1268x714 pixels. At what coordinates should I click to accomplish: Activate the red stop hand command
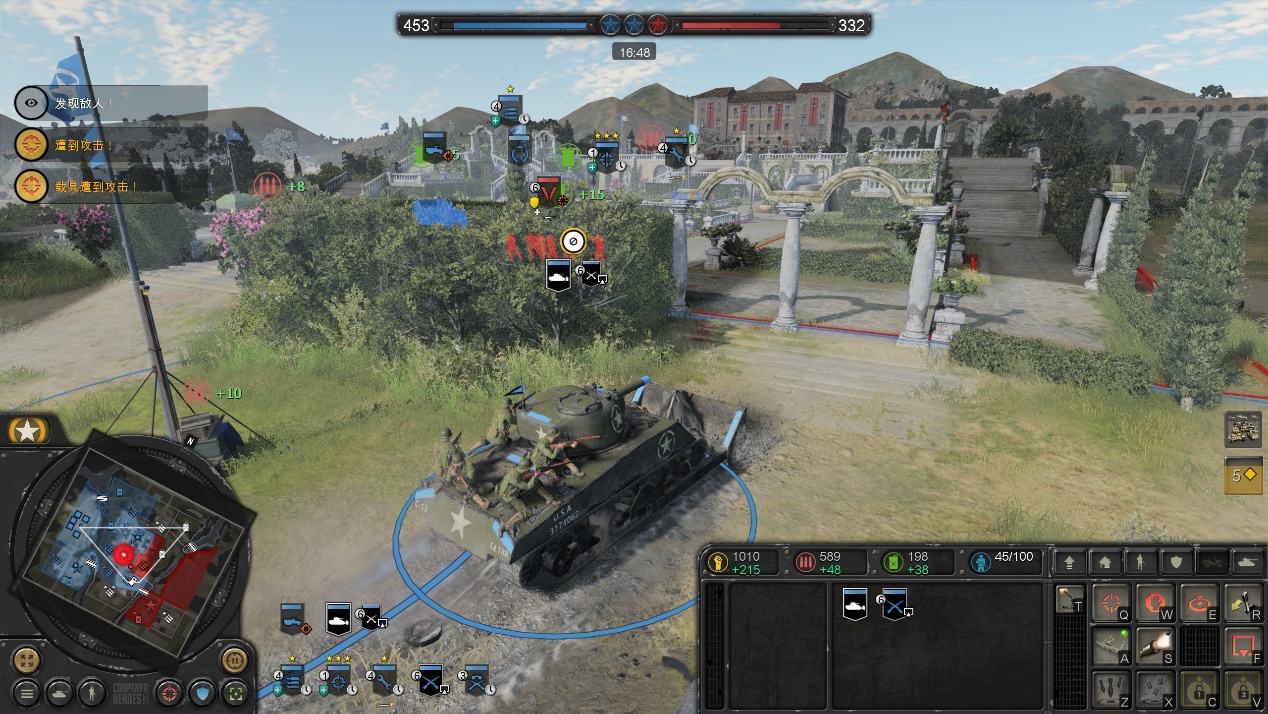[1153, 603]
